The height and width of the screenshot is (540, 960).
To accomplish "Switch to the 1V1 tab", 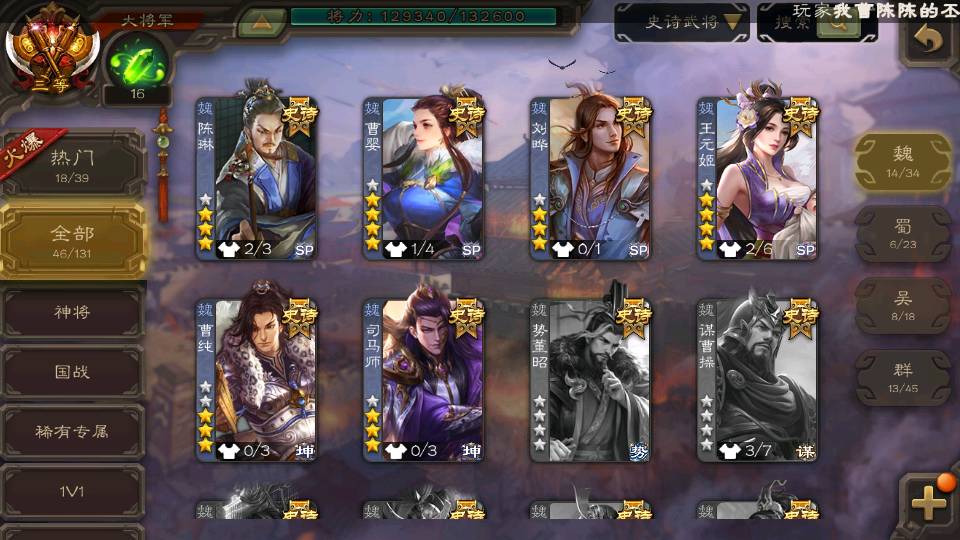I will pos(72,491).
